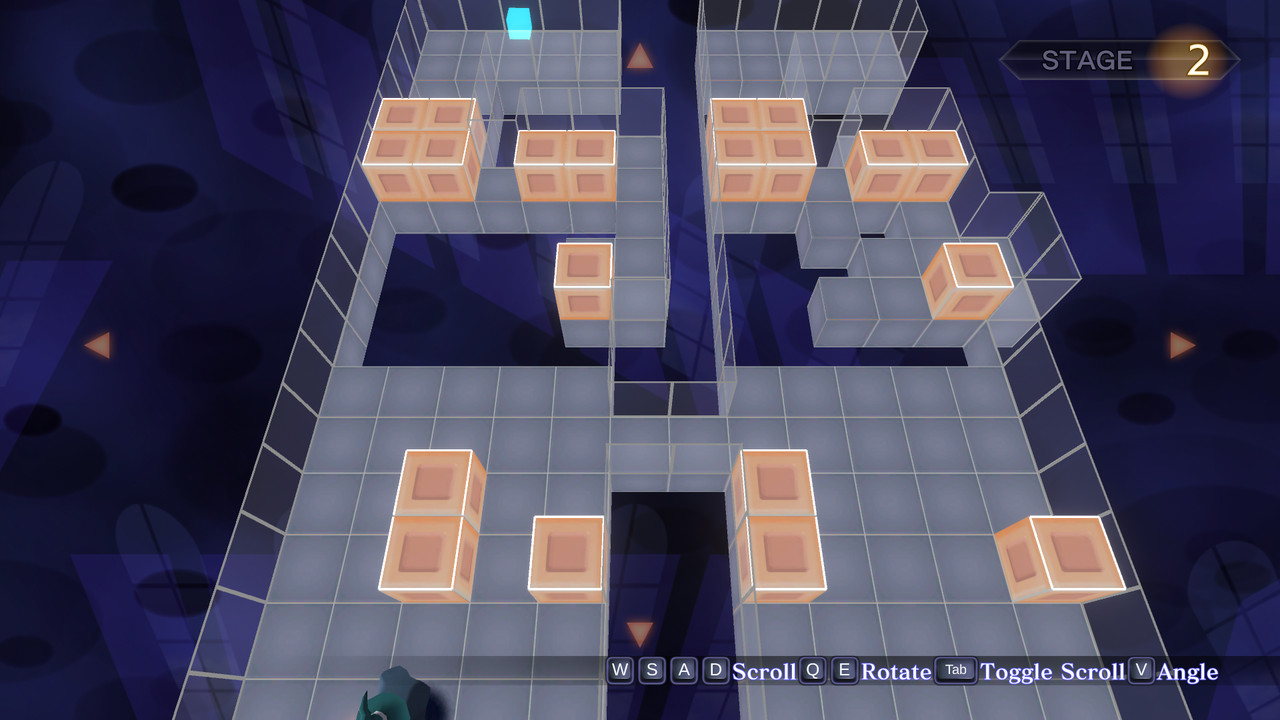Screen dimensions: 1280x720
Task: Click the W key hint in the control bar
Action: [619, 671]
